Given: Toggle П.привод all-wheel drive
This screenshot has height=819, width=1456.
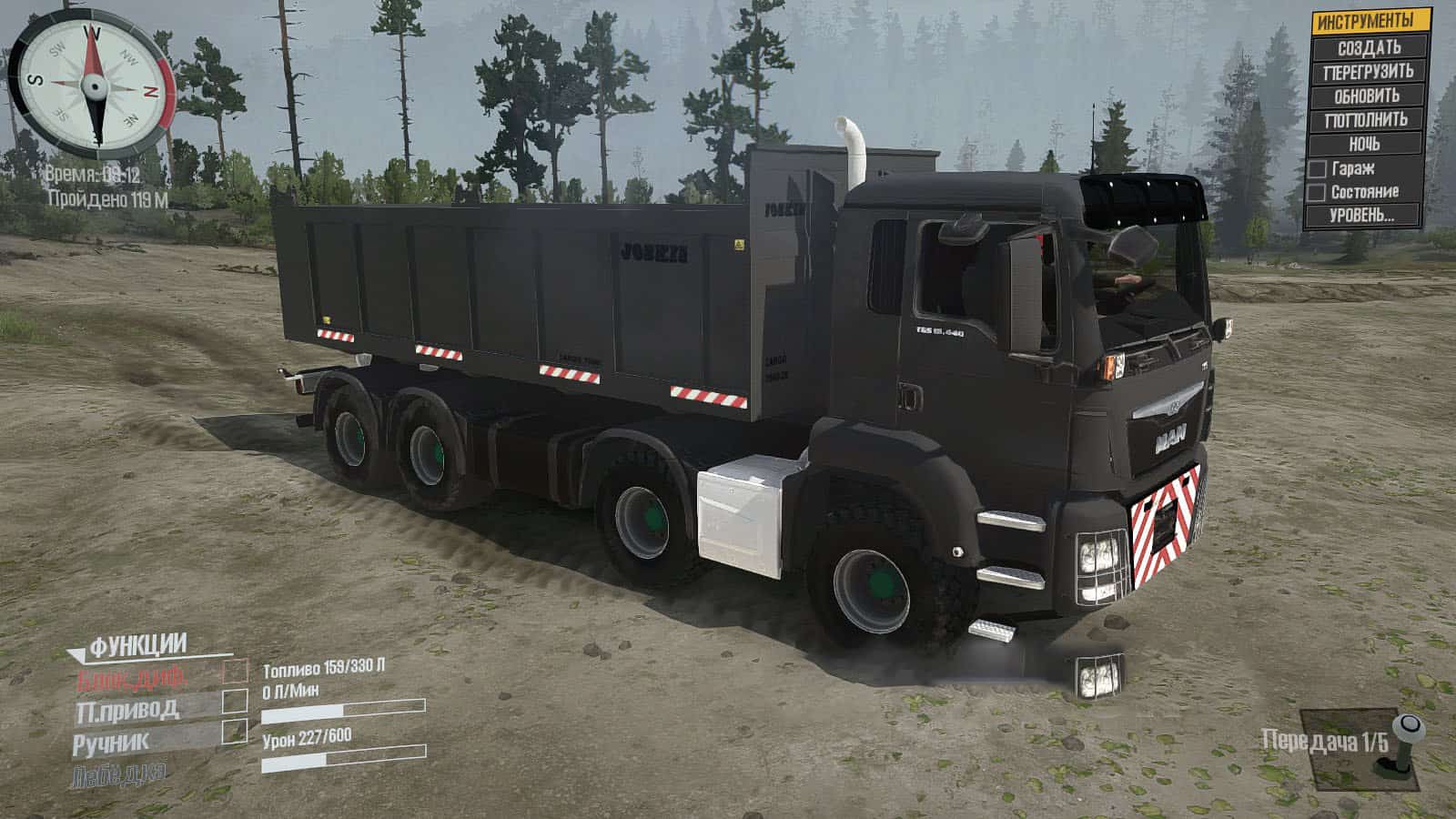Looking at the screenshot, I should [235, 701].
